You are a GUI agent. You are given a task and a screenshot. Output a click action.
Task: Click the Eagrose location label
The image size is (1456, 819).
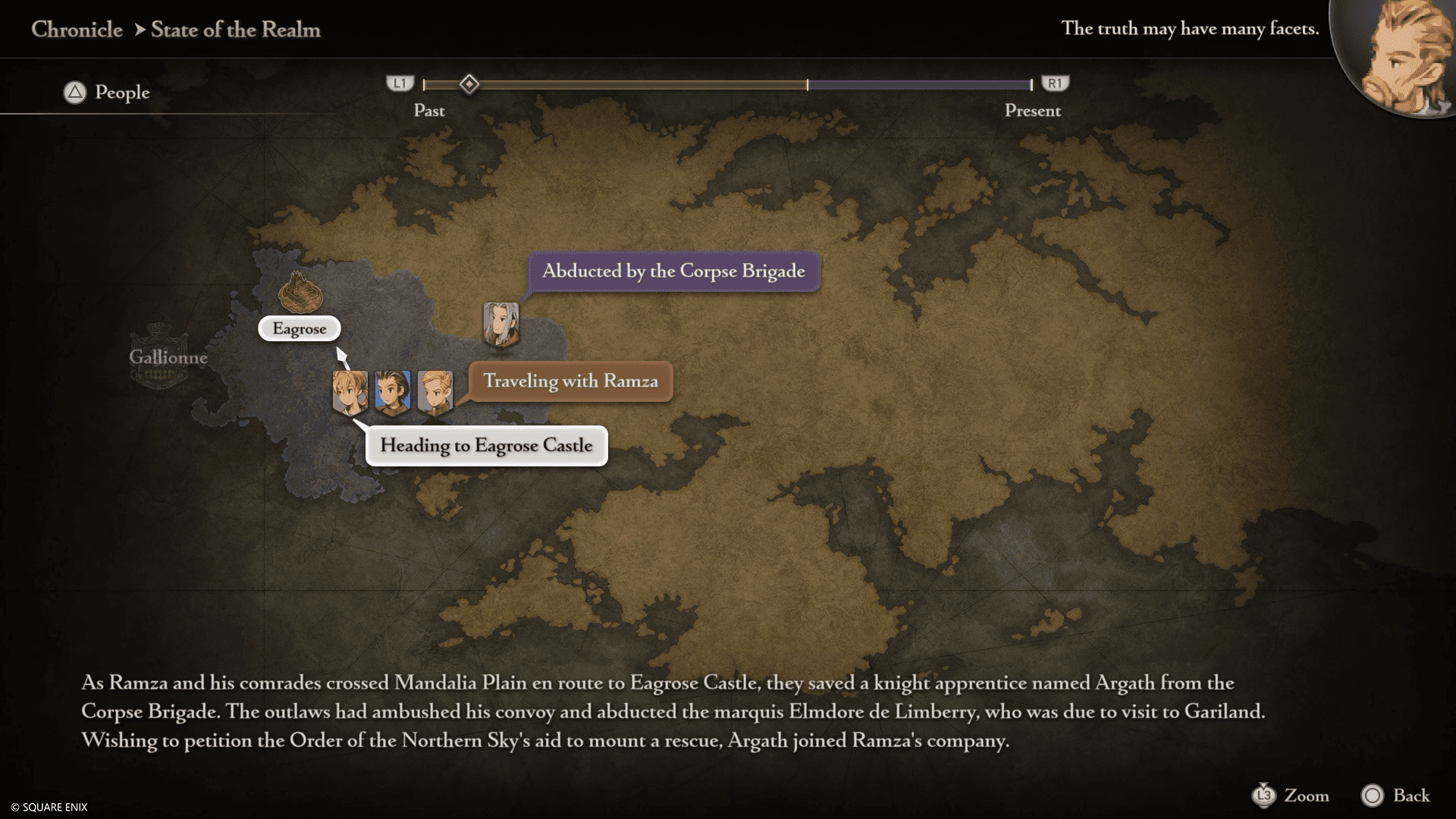[x=300, y=328]
